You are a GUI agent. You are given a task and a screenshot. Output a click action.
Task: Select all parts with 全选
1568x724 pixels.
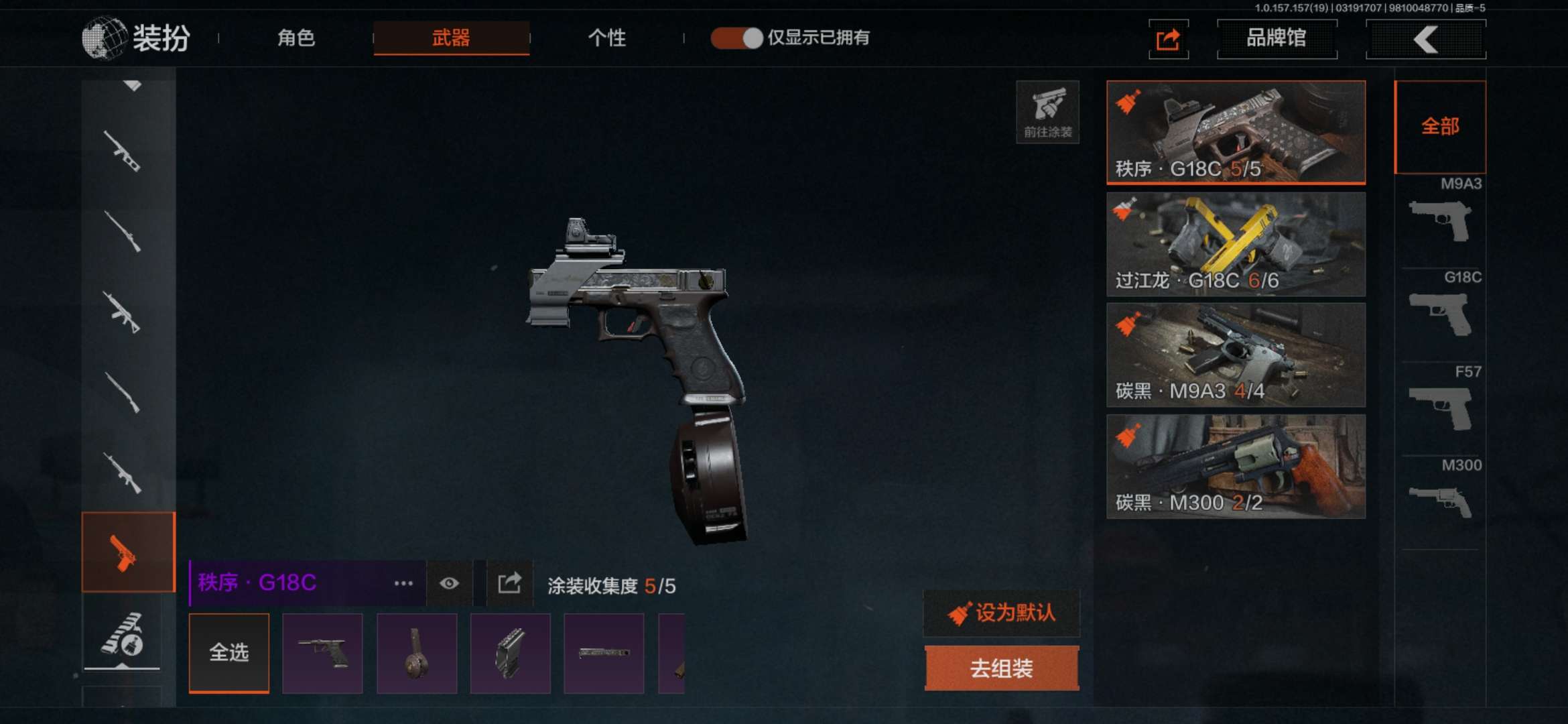click(x=229, y=652)
